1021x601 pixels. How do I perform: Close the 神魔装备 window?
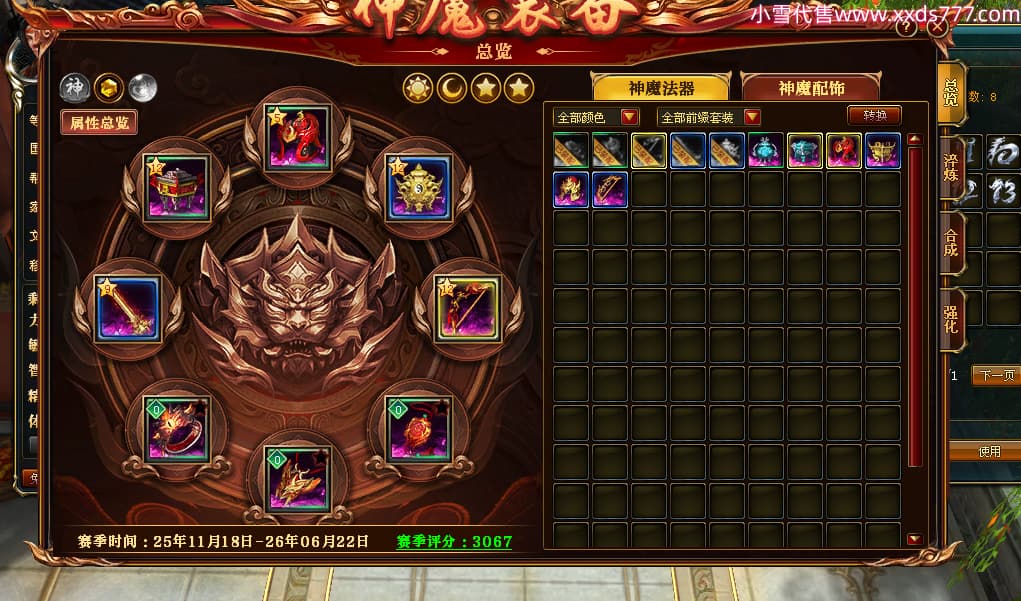937,28
